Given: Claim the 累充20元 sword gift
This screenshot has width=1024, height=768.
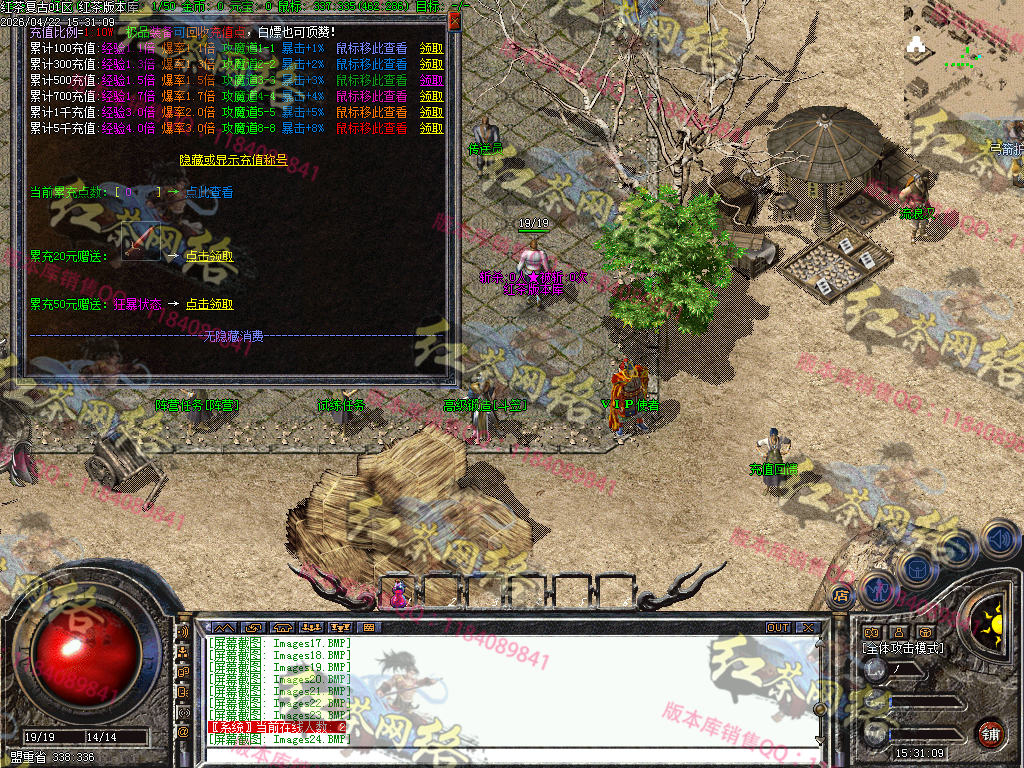Looking at the screenshot, I should coord(209,256).
